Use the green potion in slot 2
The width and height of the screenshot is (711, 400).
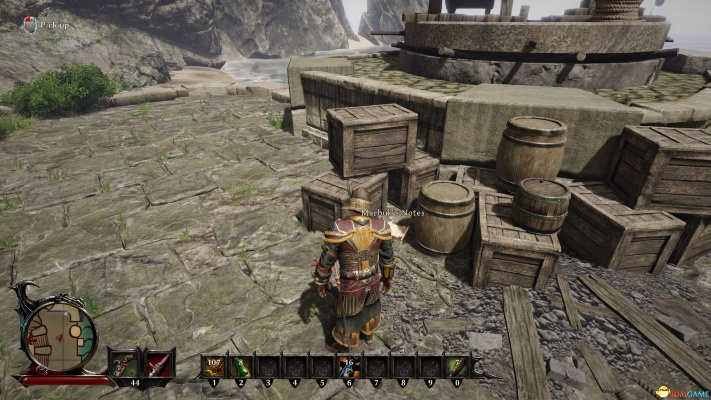[x=240, y=366]
